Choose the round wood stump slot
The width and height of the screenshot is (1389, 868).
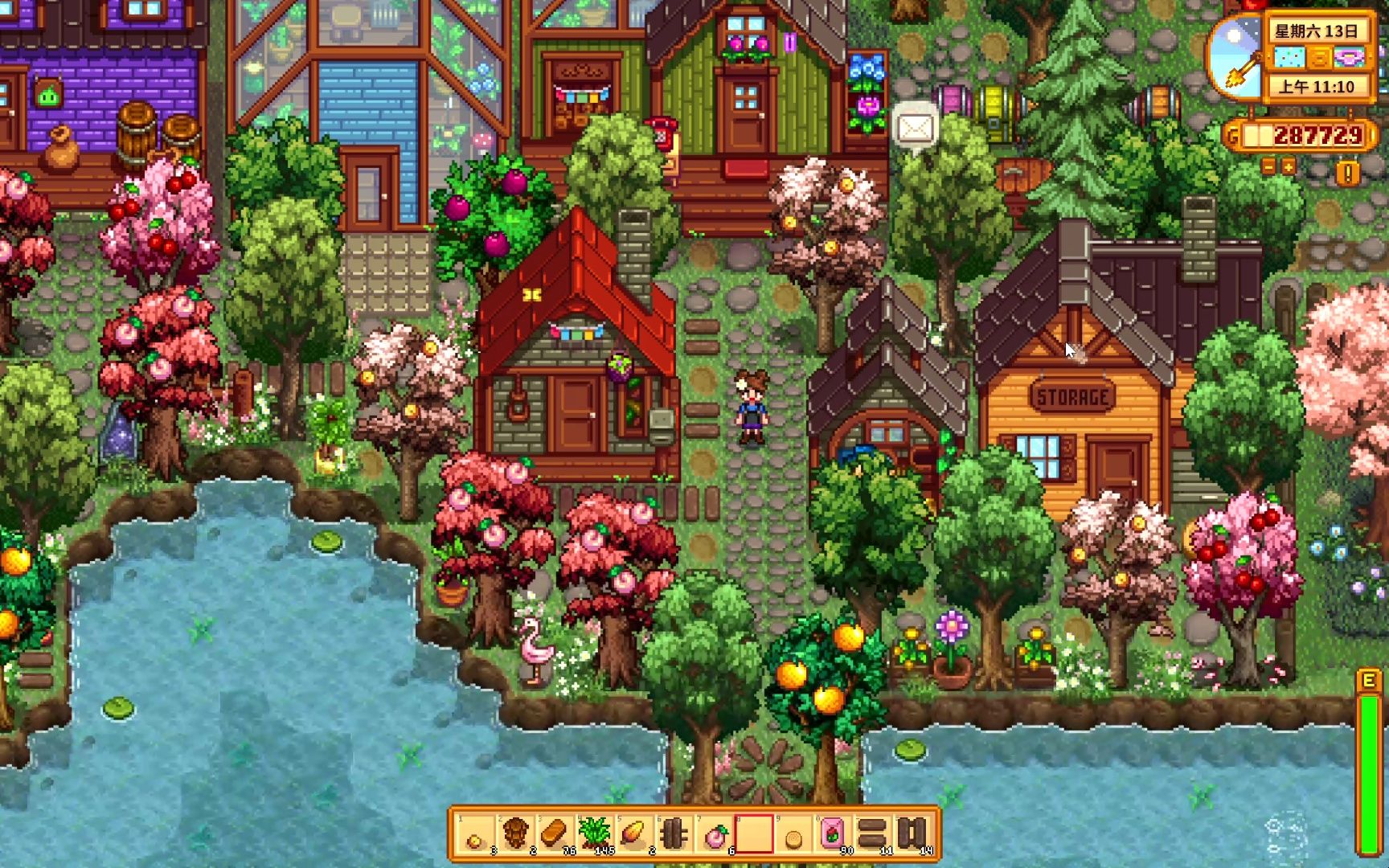(793, 837)
